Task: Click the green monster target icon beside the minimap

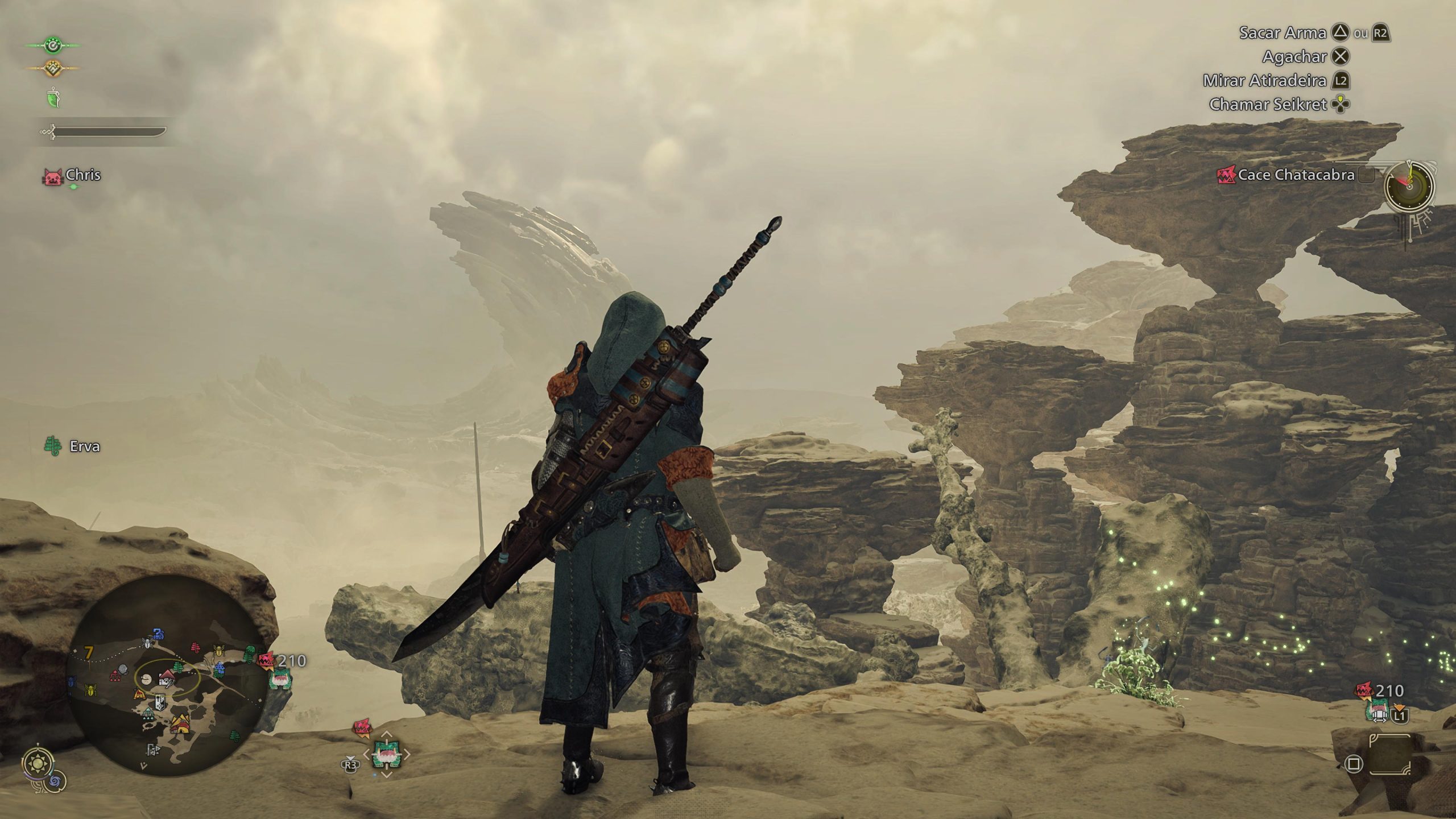Action: tap(280, 679)
